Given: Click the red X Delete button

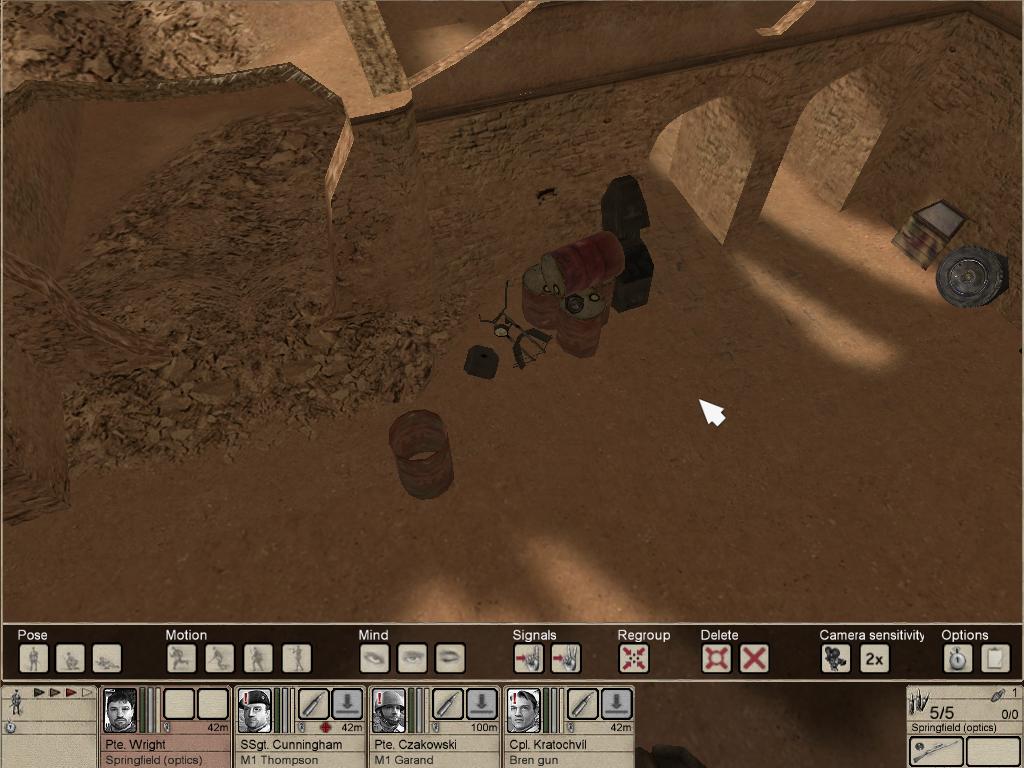Looking at the screenshot, I should coord(754,658).
